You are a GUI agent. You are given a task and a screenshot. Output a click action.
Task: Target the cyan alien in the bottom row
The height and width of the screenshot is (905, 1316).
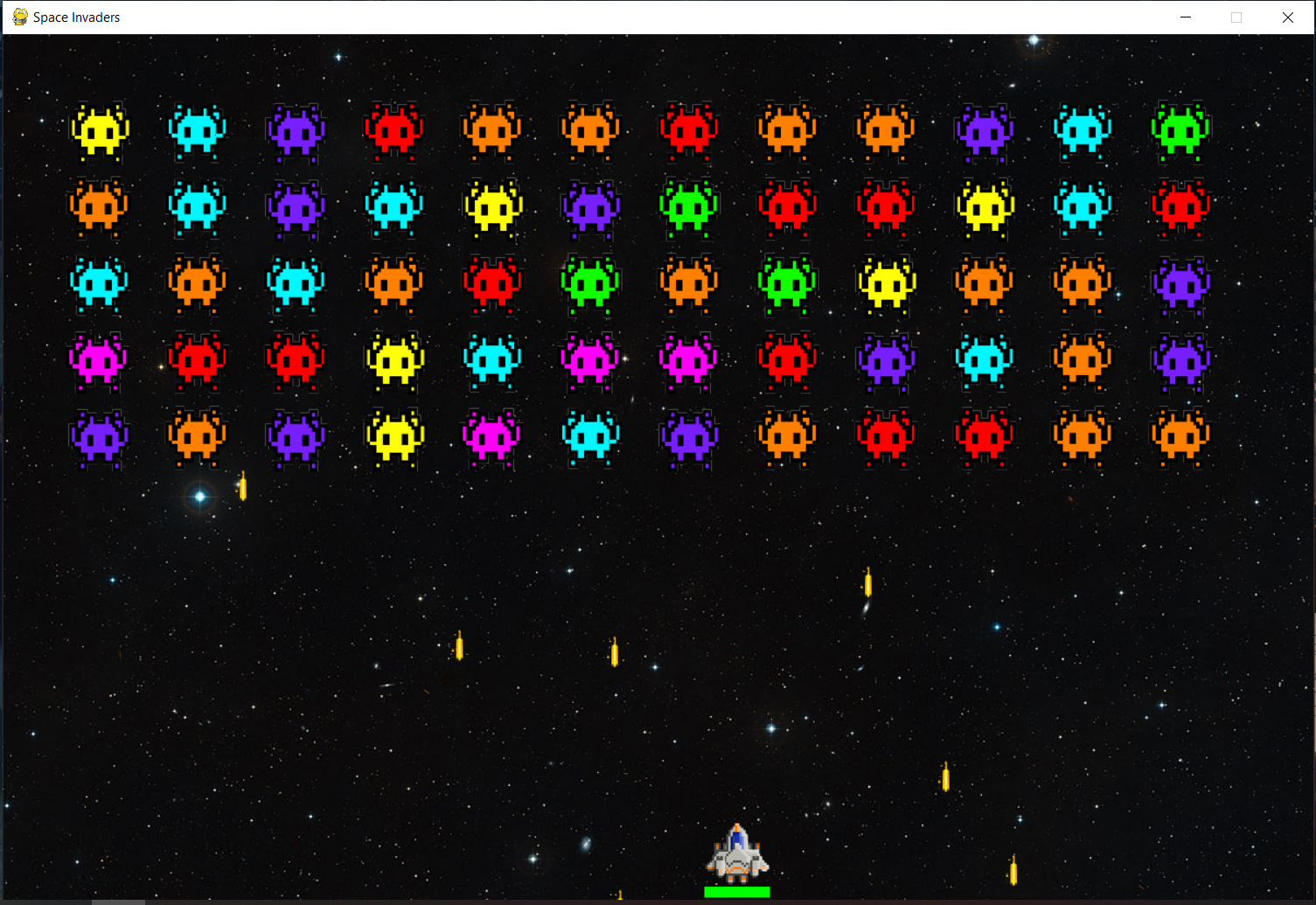pos(590,437)
